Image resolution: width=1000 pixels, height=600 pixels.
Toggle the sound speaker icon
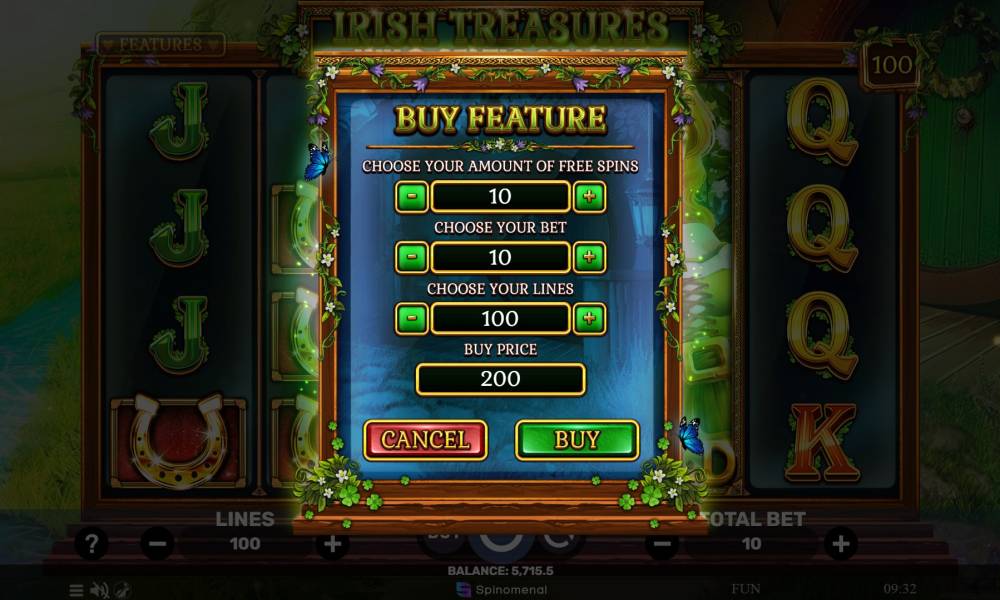(x=99, y=590)
